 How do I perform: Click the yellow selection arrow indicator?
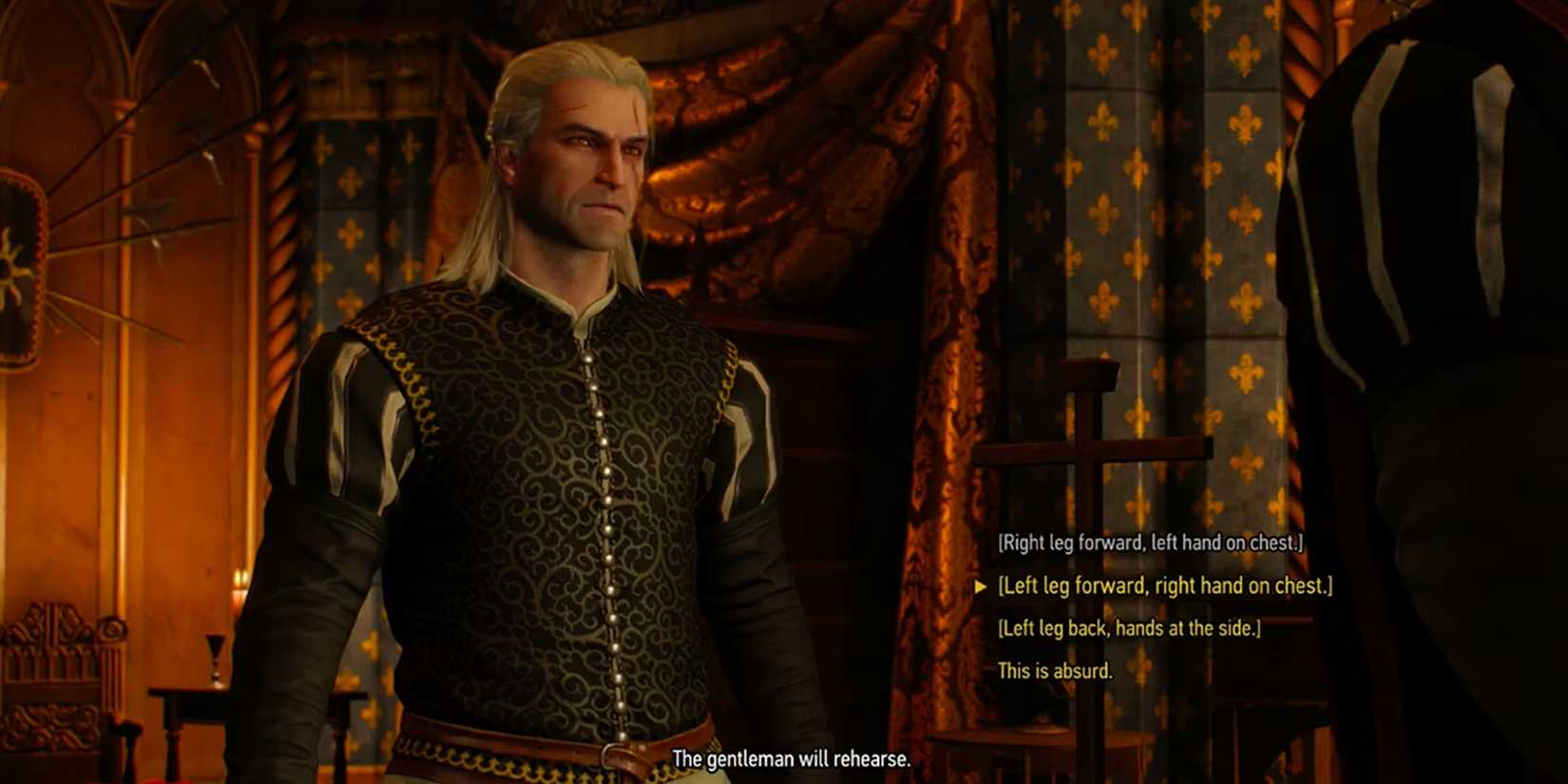click(x=982, y=586)
